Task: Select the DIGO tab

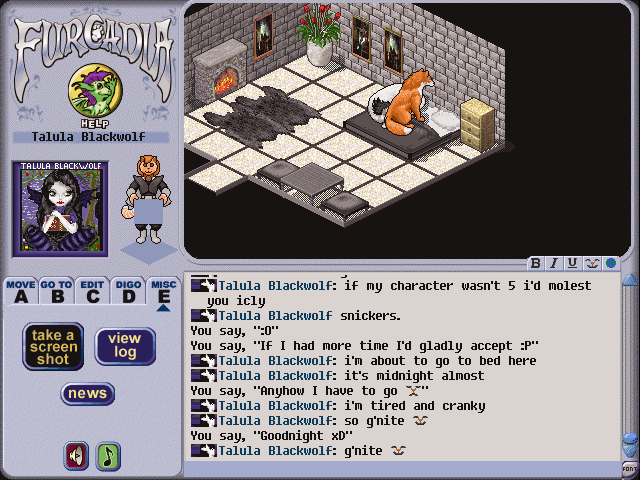Action: [128, 291]
